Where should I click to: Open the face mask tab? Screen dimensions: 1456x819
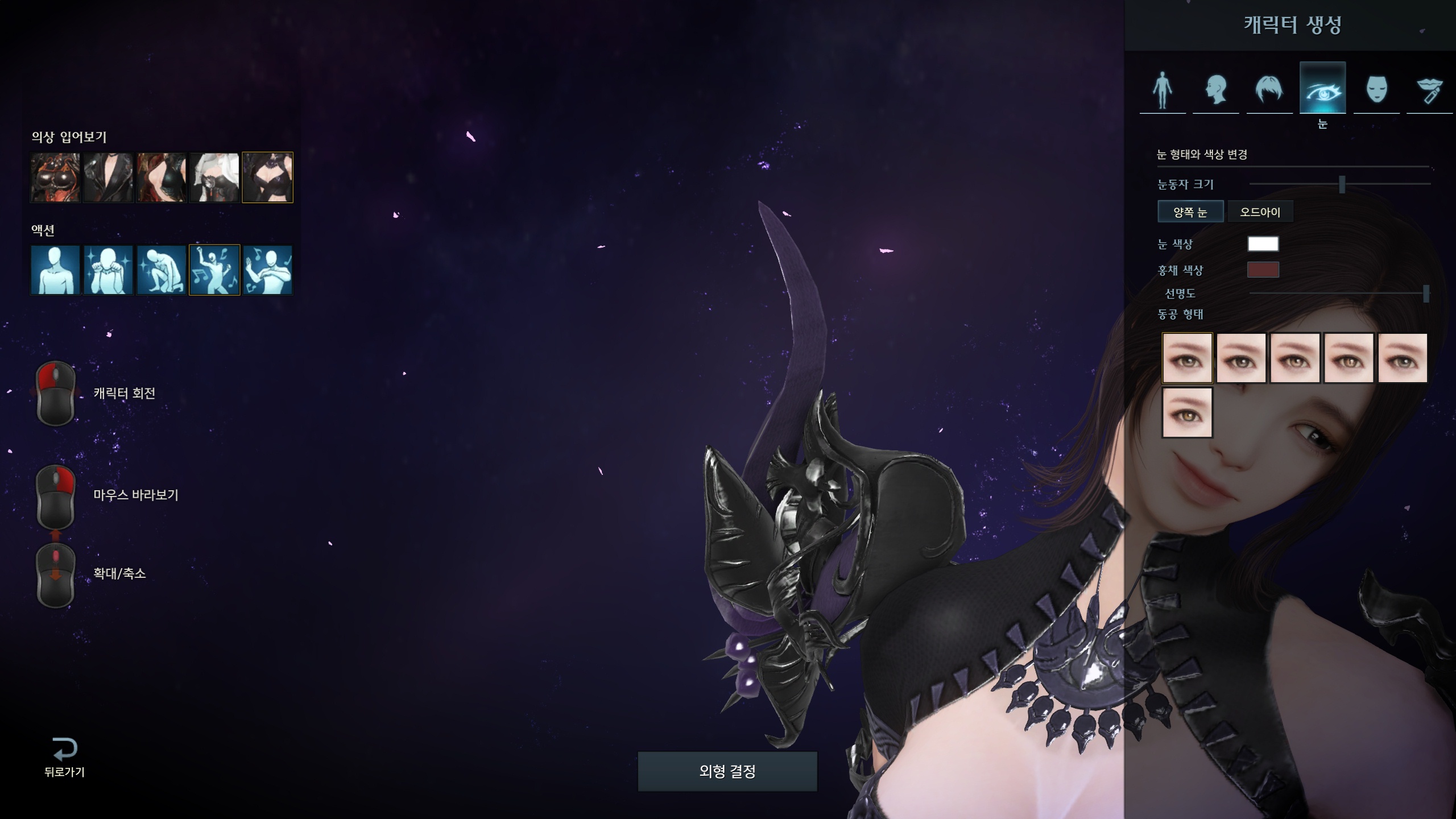1376,89
